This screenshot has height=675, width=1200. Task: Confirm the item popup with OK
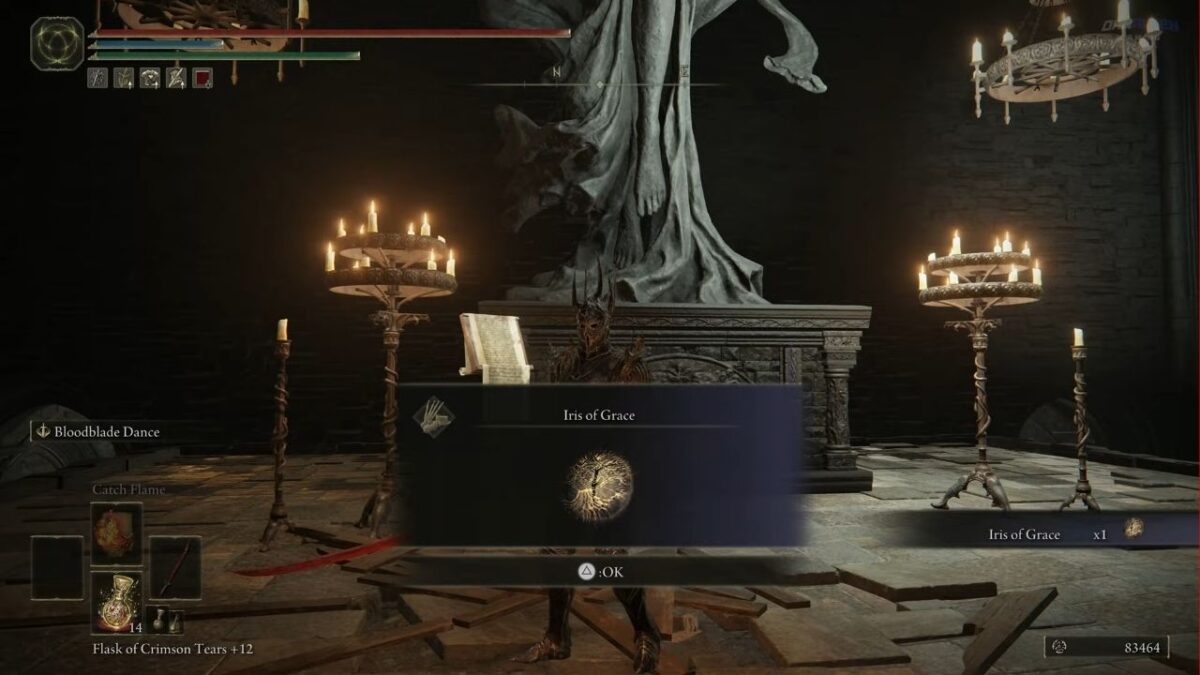(600, 572)
